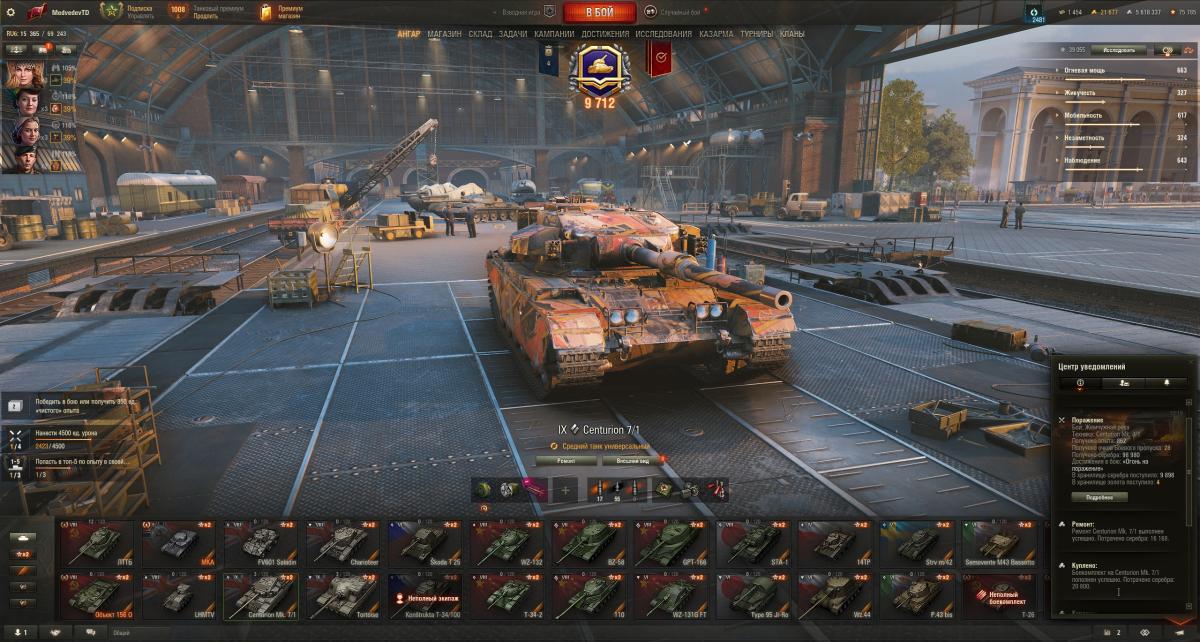
Task: Choose the Charioteer tank tile
Action: 342,543
